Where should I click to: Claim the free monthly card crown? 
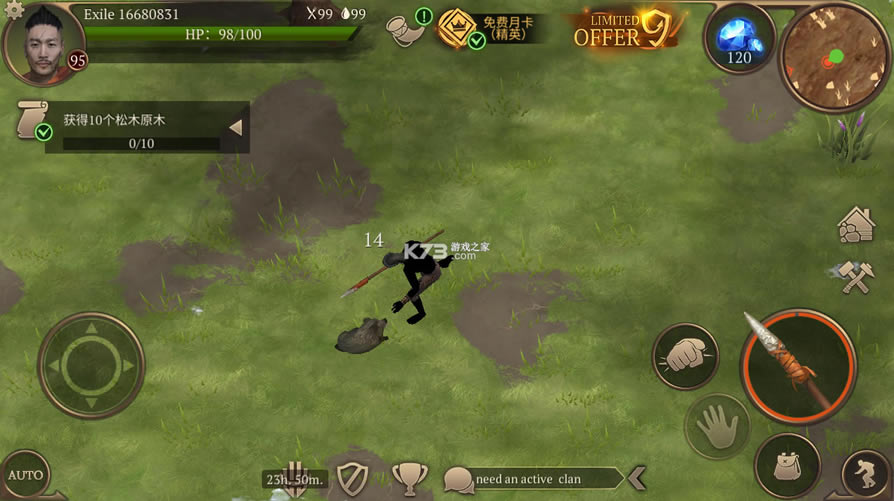tap(456, 28)
